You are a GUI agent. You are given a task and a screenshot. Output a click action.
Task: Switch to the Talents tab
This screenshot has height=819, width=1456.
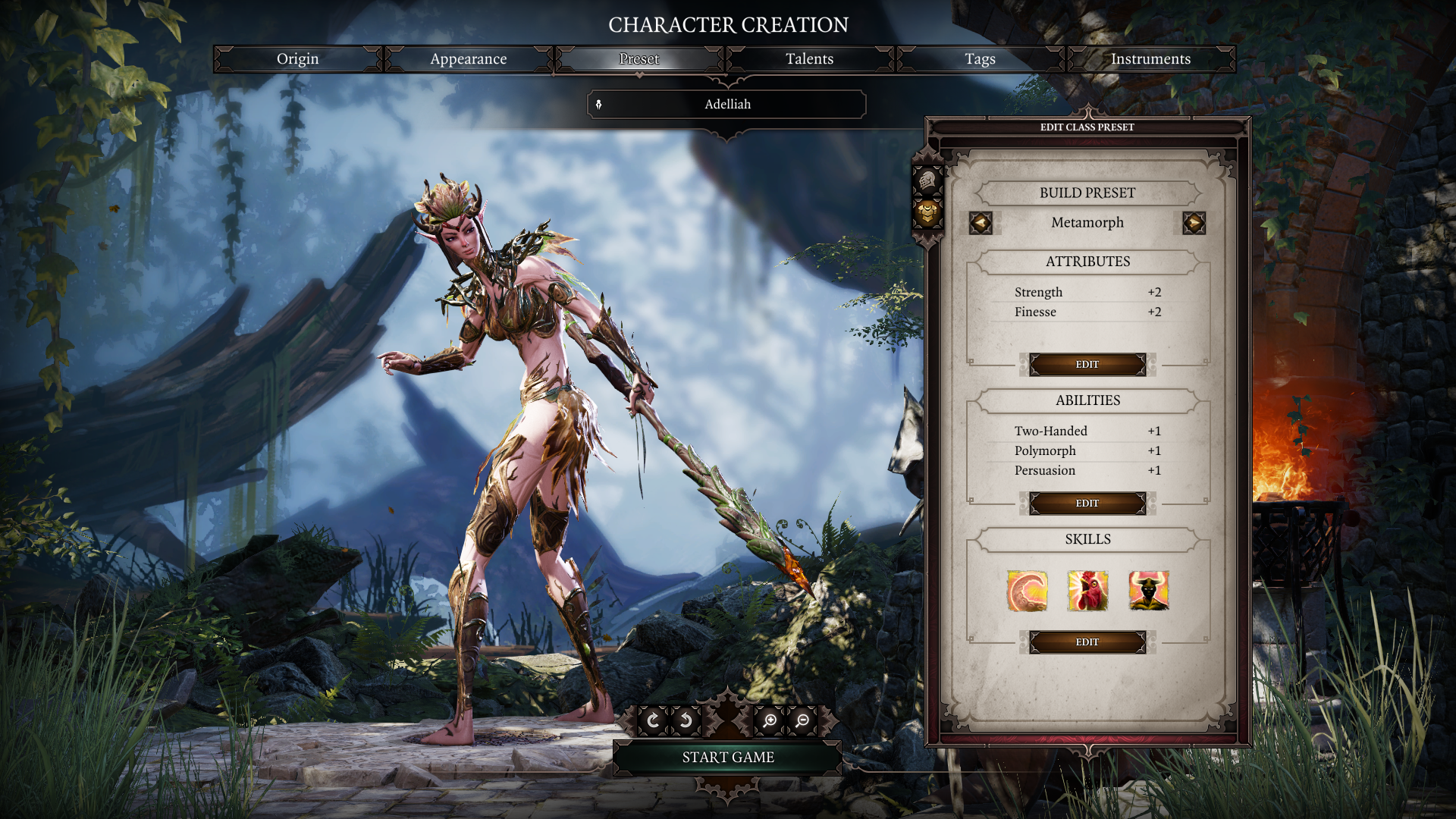click(809, 58)
